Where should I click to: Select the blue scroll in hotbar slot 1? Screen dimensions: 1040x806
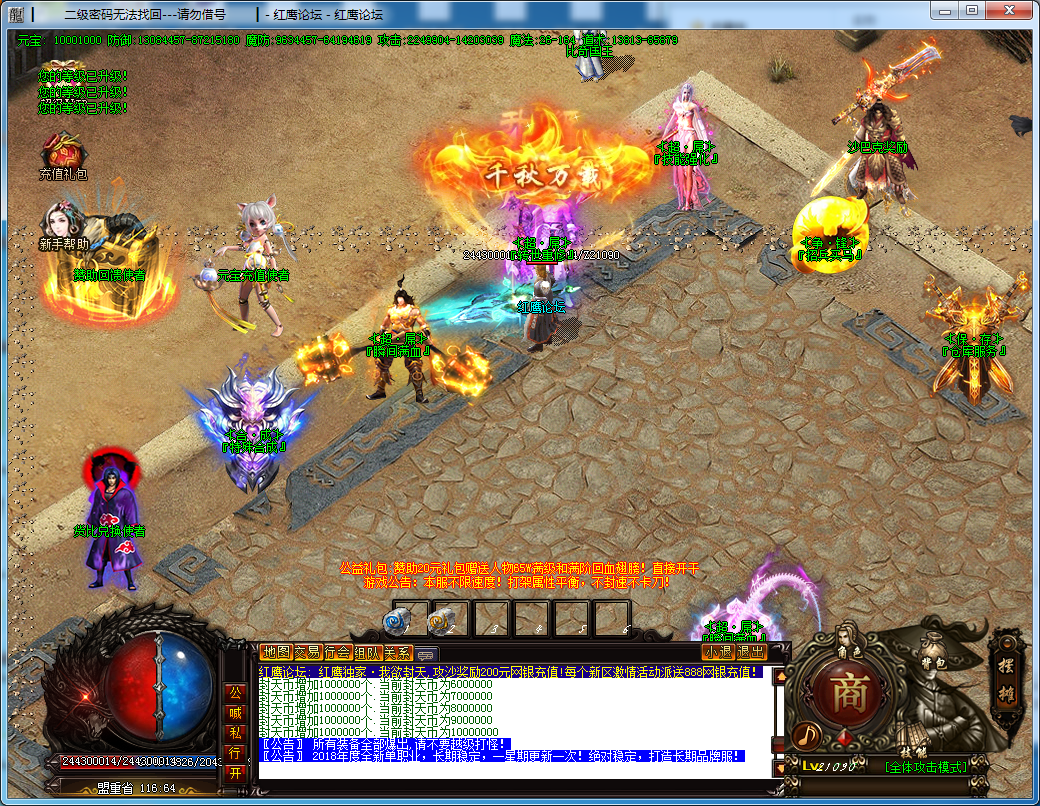pos(397,621)
